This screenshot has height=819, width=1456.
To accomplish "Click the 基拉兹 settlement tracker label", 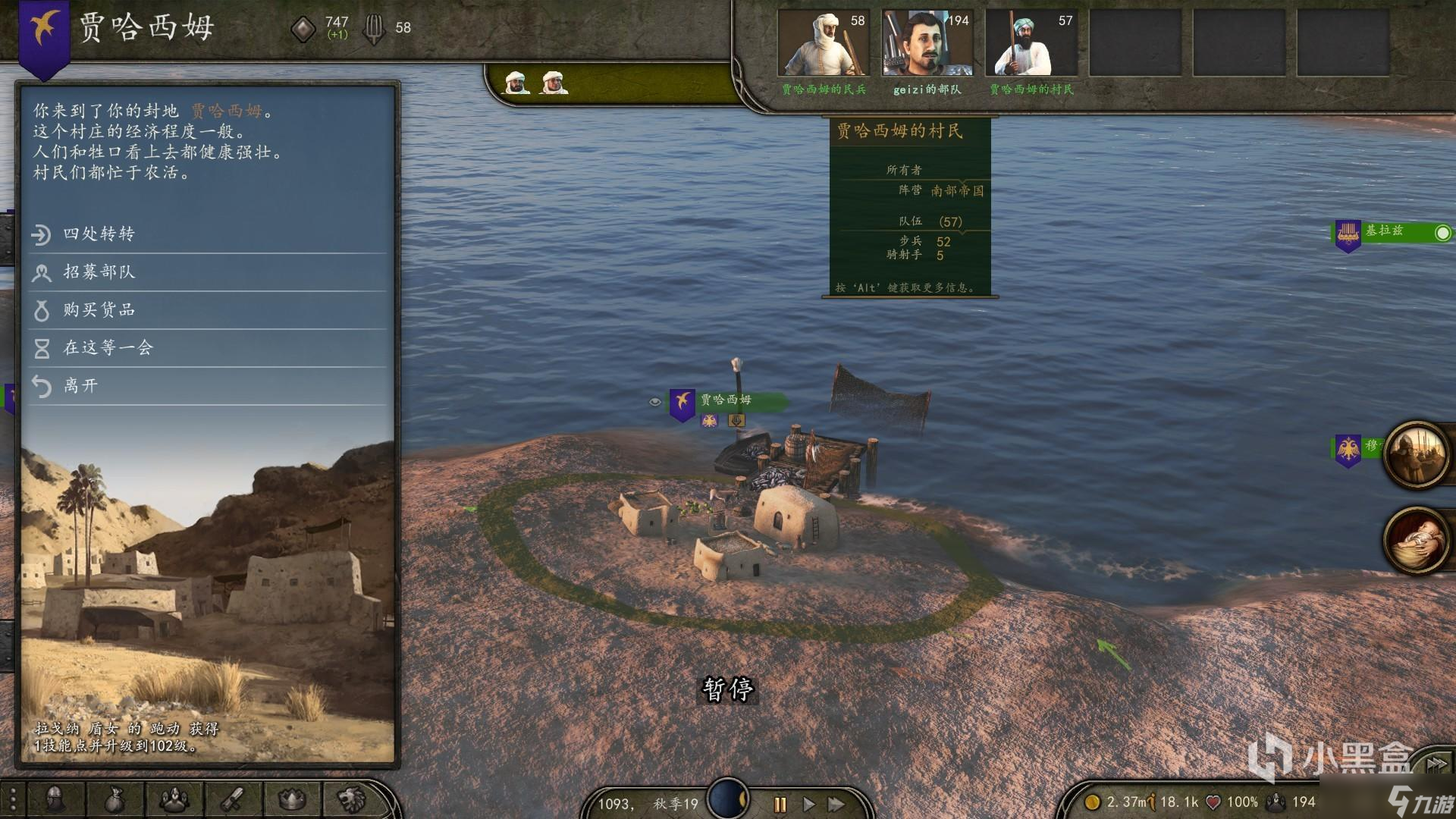I will click(1385, 231).
